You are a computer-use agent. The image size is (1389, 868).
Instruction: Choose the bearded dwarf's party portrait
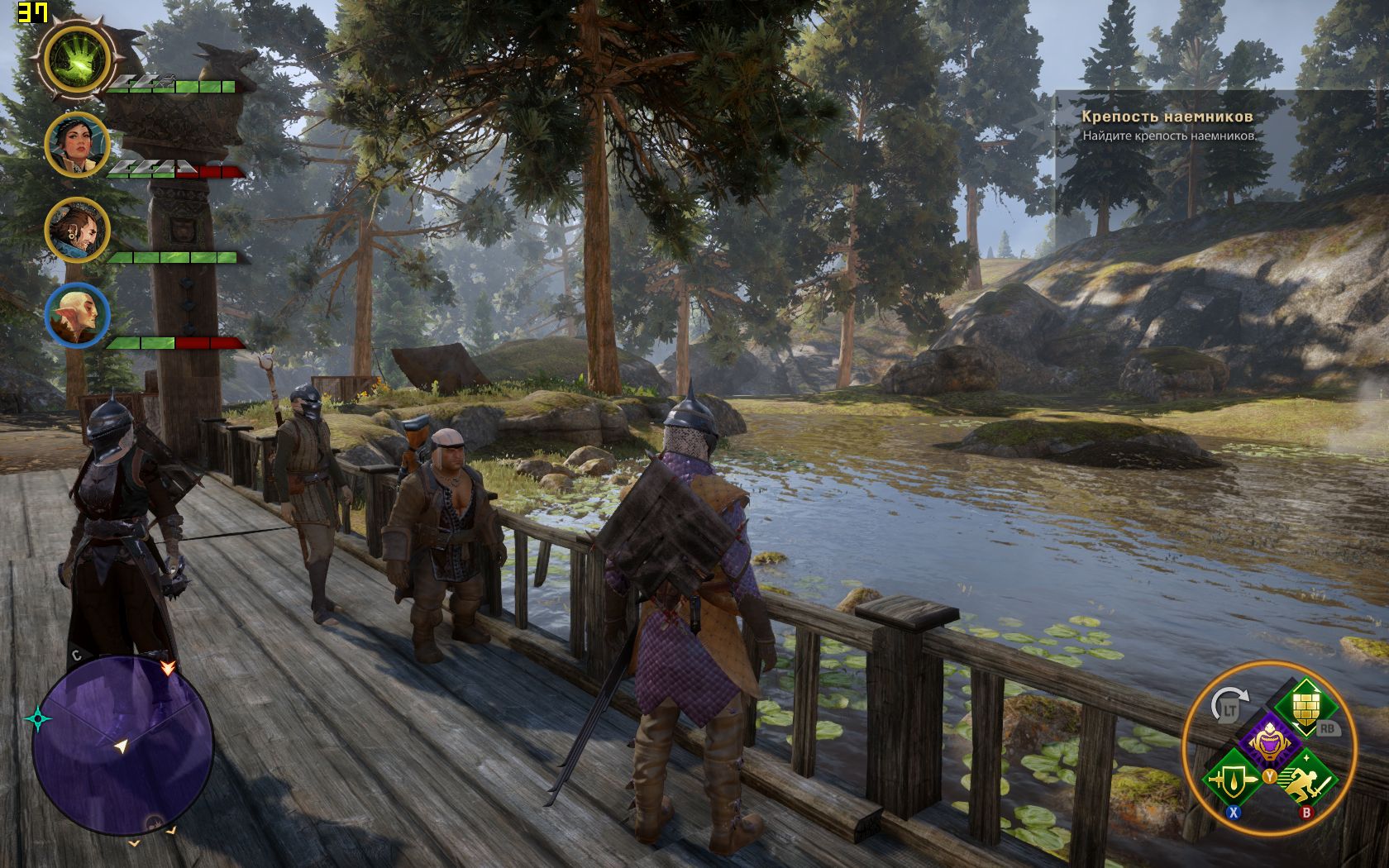(x=76, y=230)
